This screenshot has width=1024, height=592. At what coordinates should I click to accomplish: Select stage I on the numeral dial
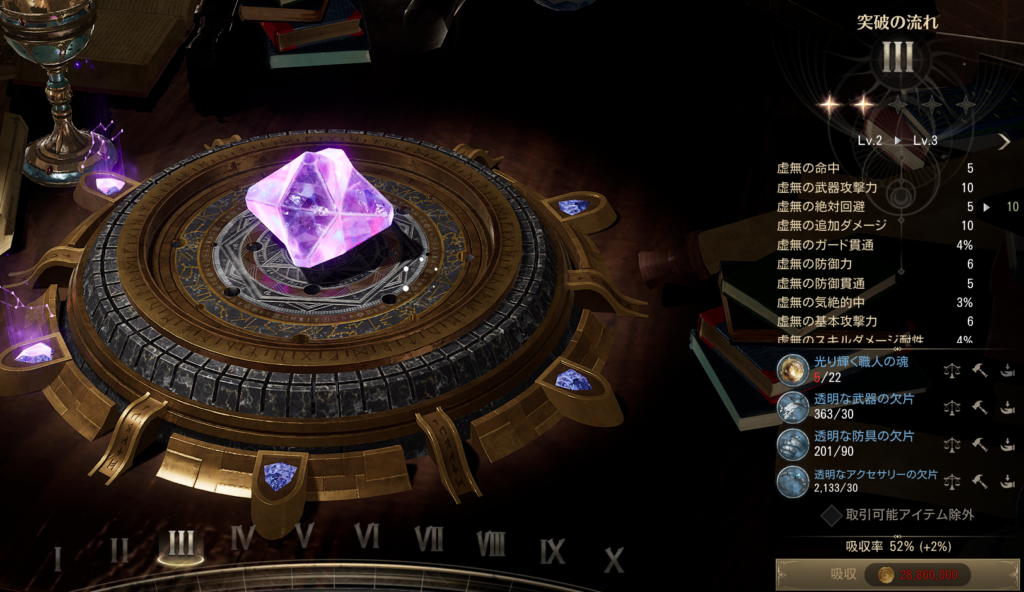click(x=57, y=556)
